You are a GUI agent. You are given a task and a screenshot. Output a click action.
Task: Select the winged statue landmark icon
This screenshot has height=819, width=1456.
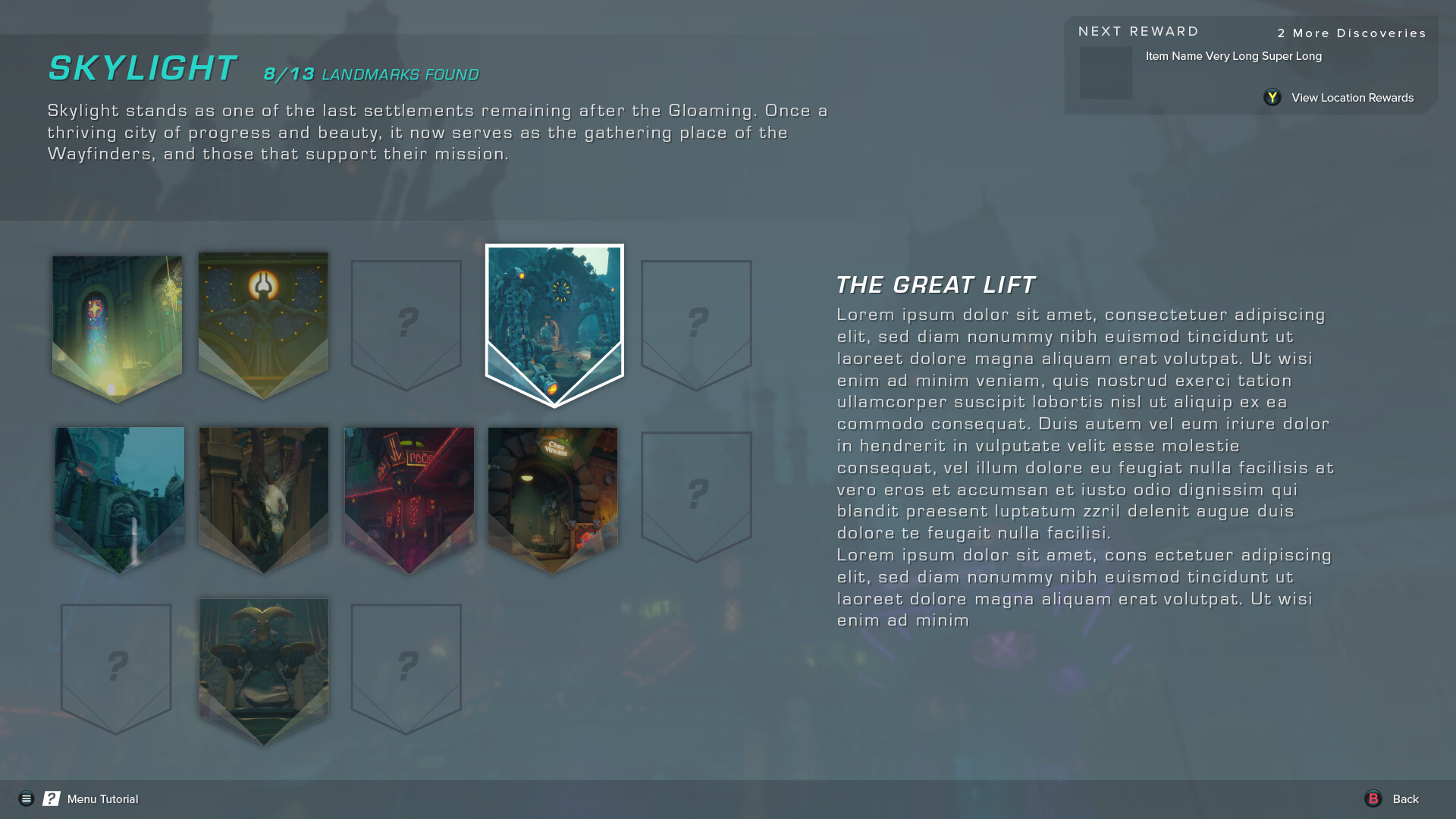click(x=263, y=493)
